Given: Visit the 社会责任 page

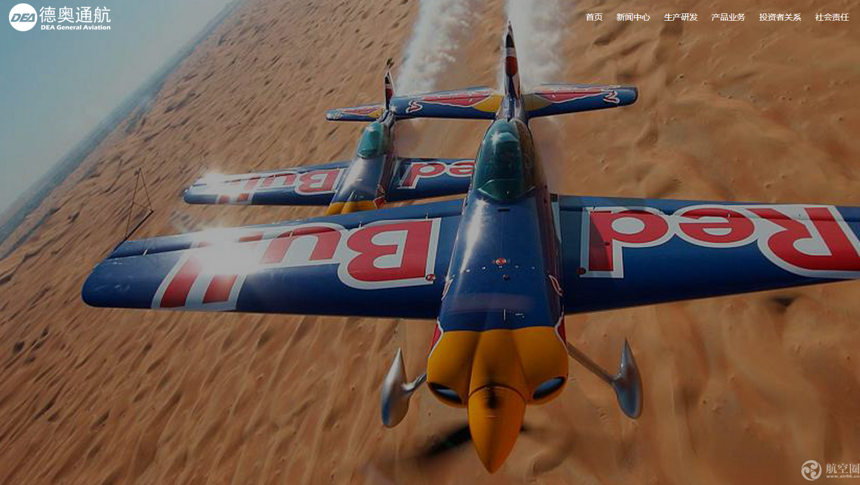Looking at the screenshot, I should click(x=831, y=17).
